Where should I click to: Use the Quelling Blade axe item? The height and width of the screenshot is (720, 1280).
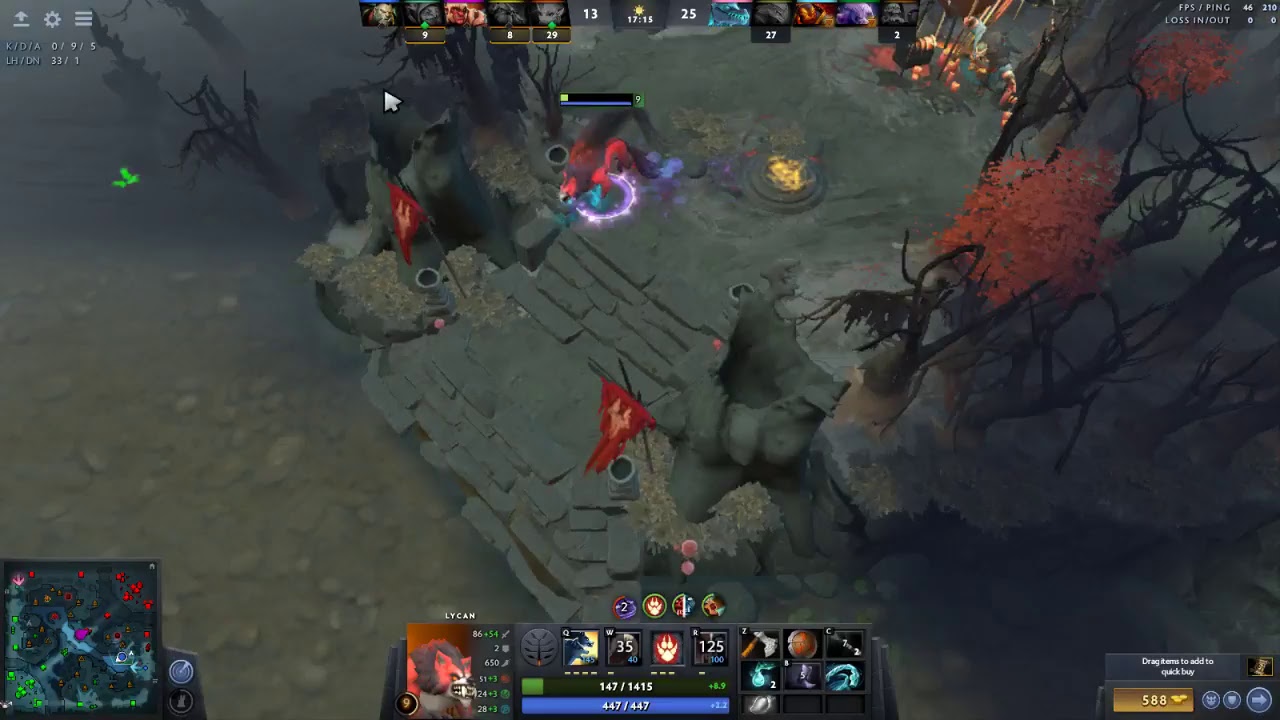(761, 645)
